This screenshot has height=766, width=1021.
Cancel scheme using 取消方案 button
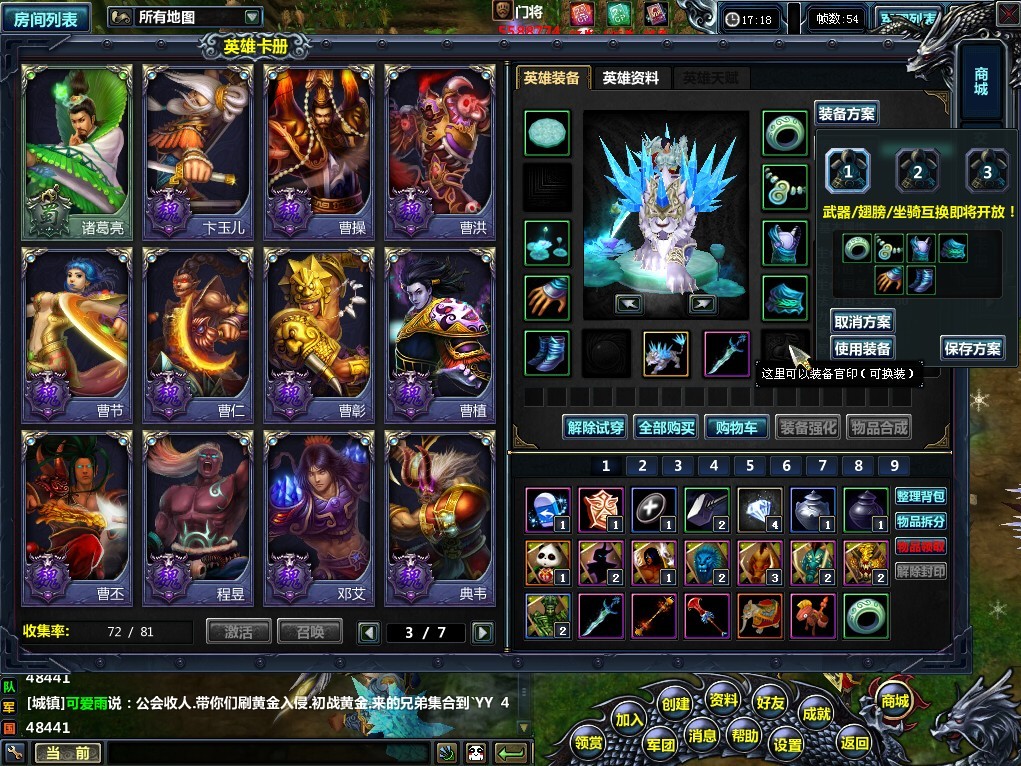click(862, 321)
